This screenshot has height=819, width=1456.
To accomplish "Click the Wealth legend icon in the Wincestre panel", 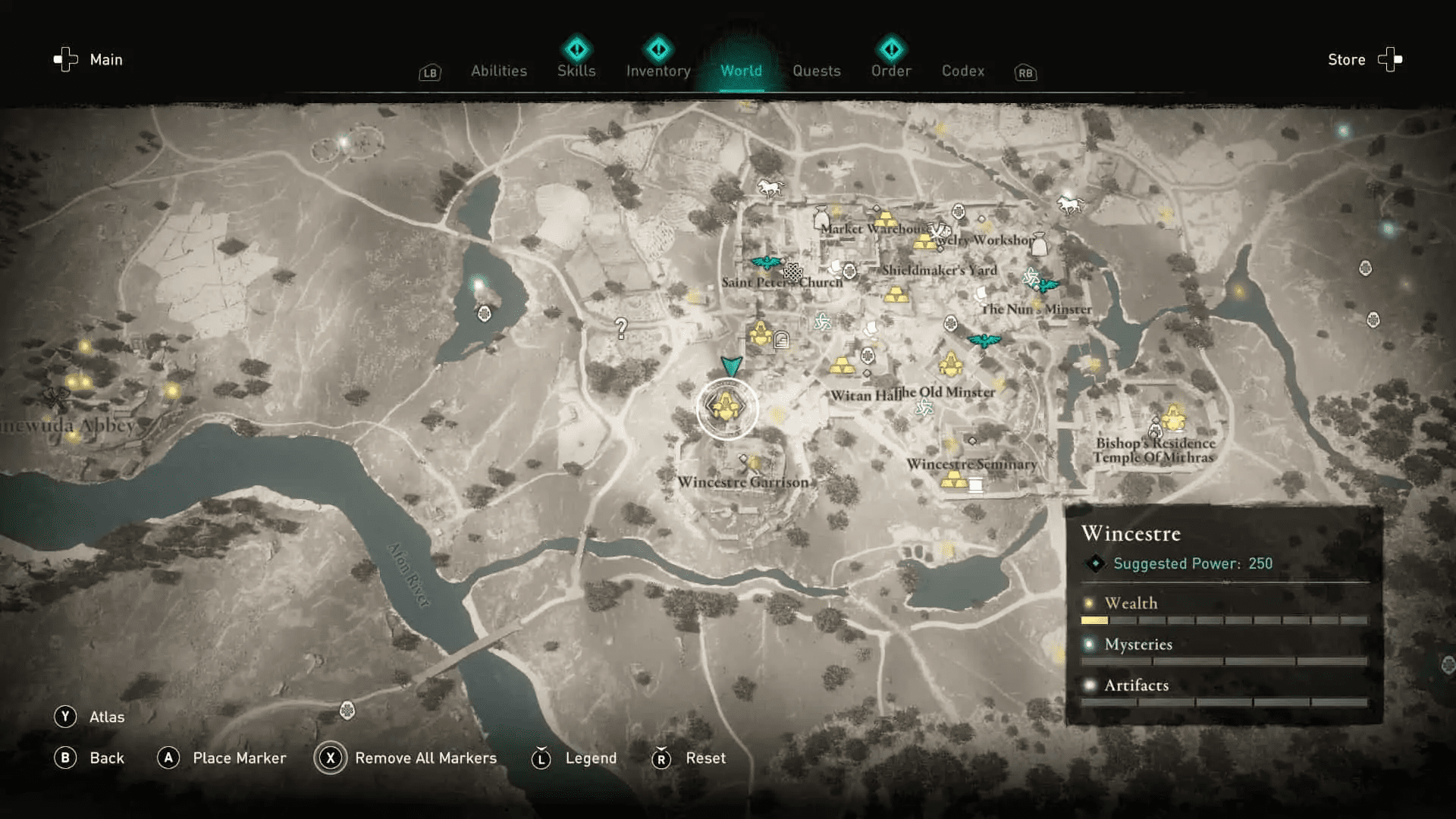I will tap(1090, 603).
